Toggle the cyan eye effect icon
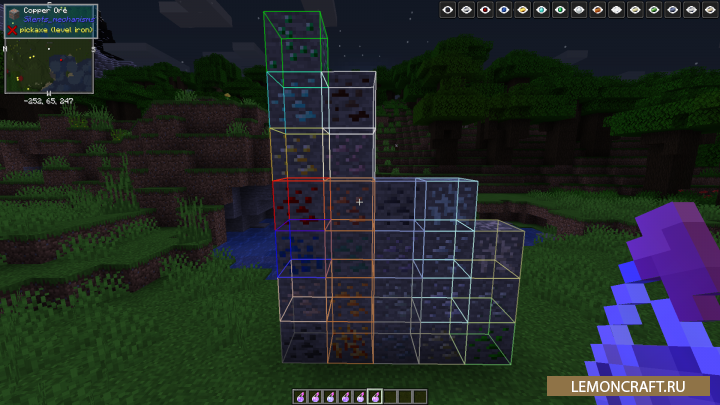 tap(541, 9)
